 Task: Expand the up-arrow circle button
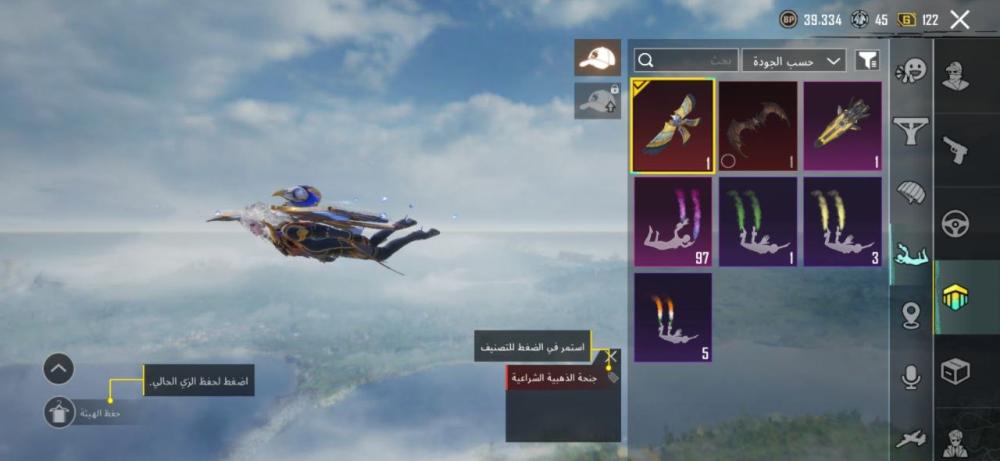[x=59, y=369]
